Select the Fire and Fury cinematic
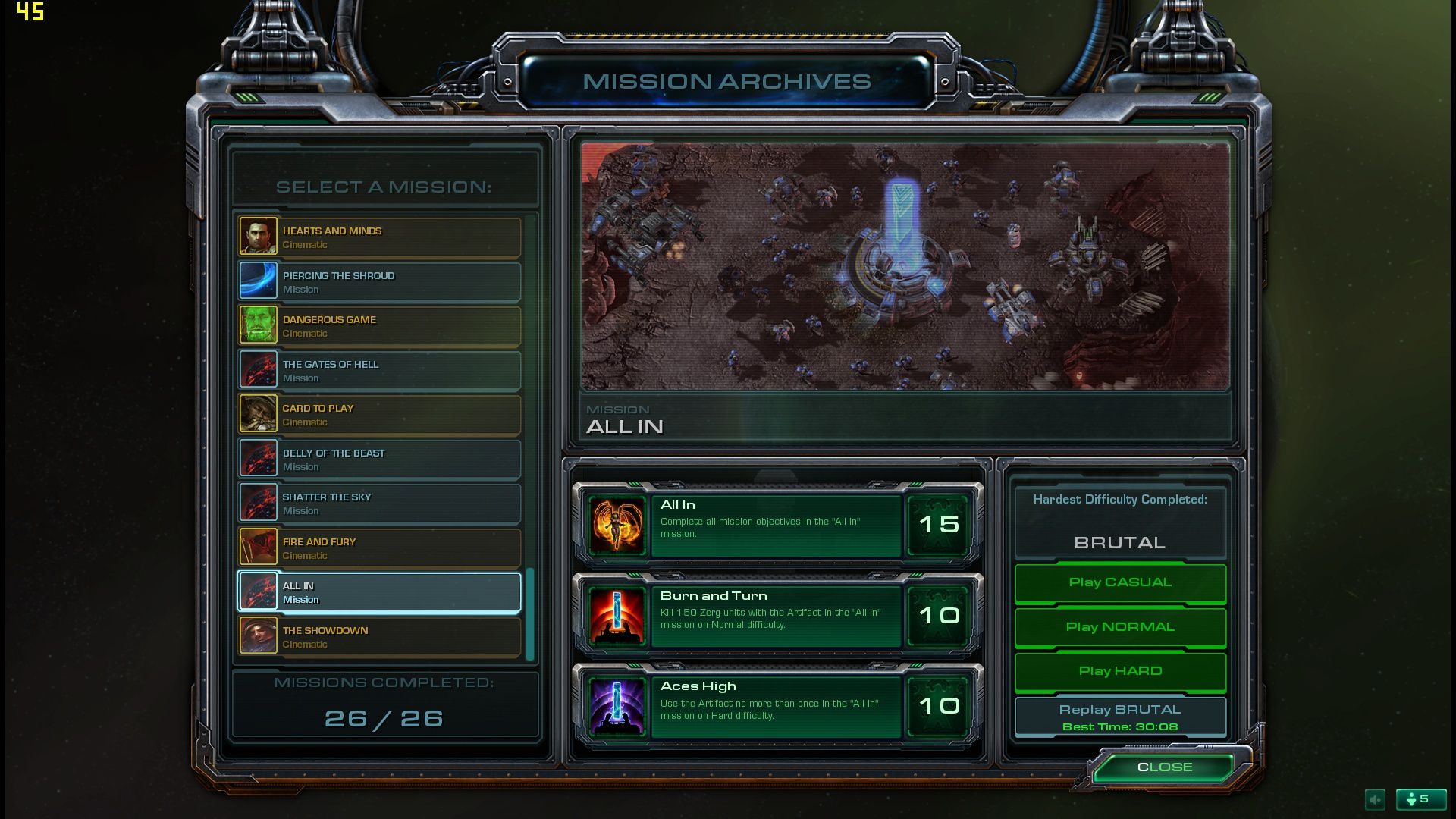Screen dimensions: 1456x819 (x=379, y=548)
